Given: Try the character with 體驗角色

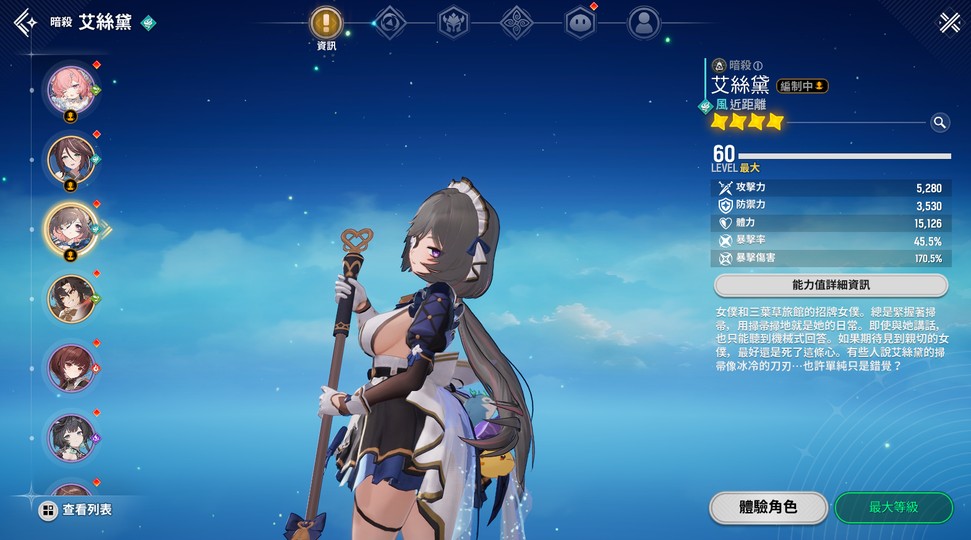Looking at the screenshot, I should [768, 507].
